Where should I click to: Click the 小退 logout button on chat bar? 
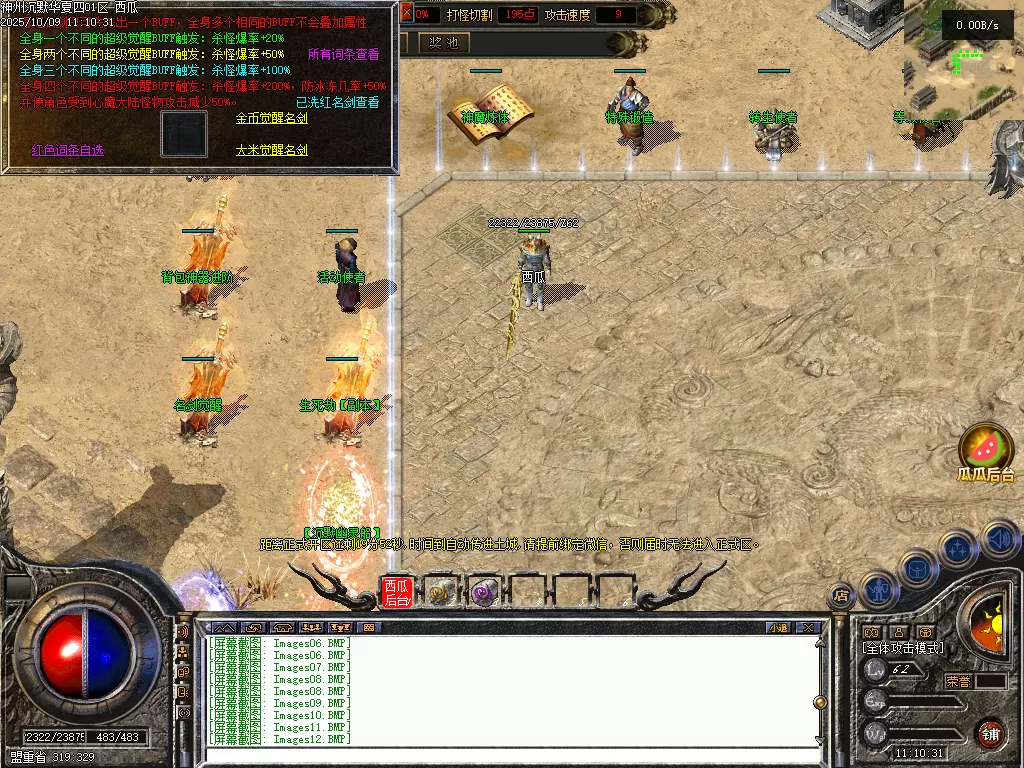point(778,628)
